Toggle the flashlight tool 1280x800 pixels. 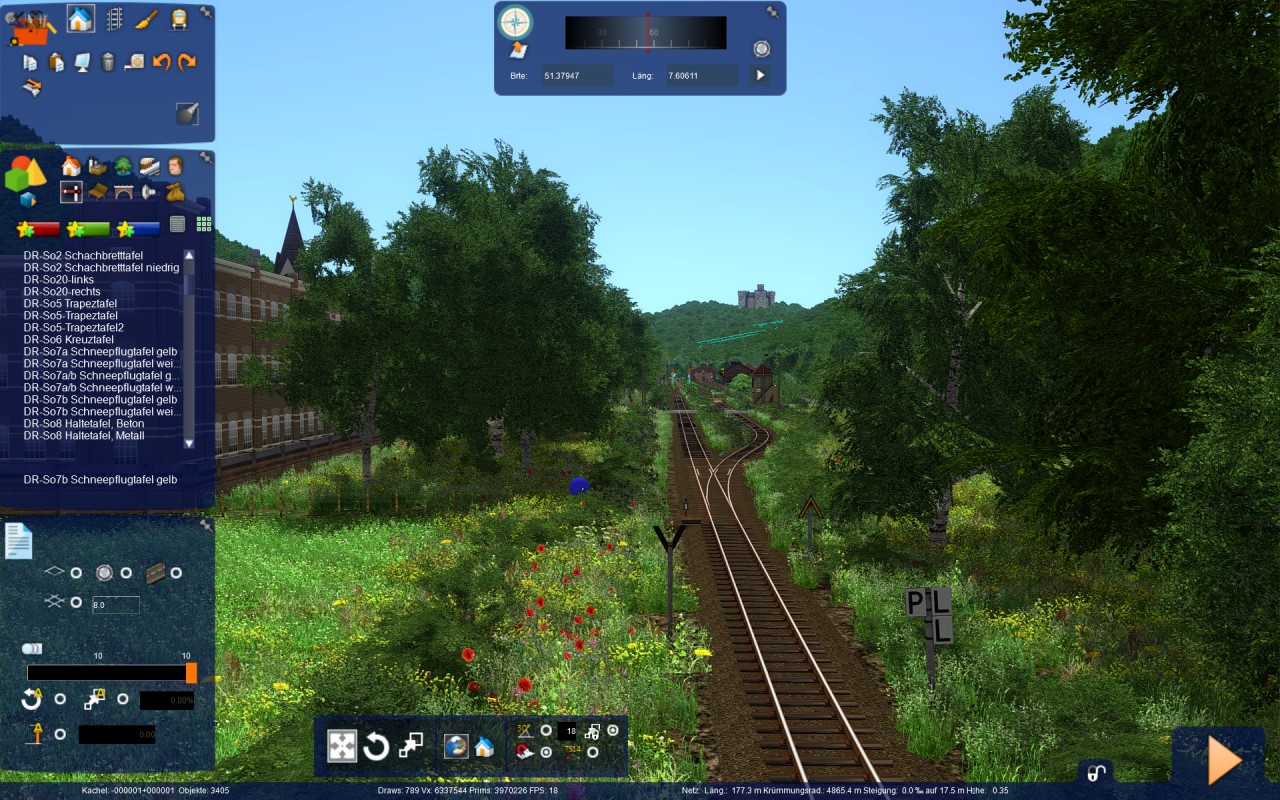[187, 113]
